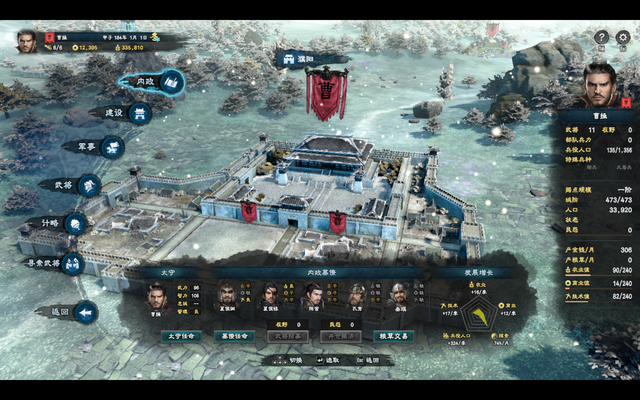Select the 濮阳 city banner label
This screenshot has height=400, width=640.
[x=298, y=59]
